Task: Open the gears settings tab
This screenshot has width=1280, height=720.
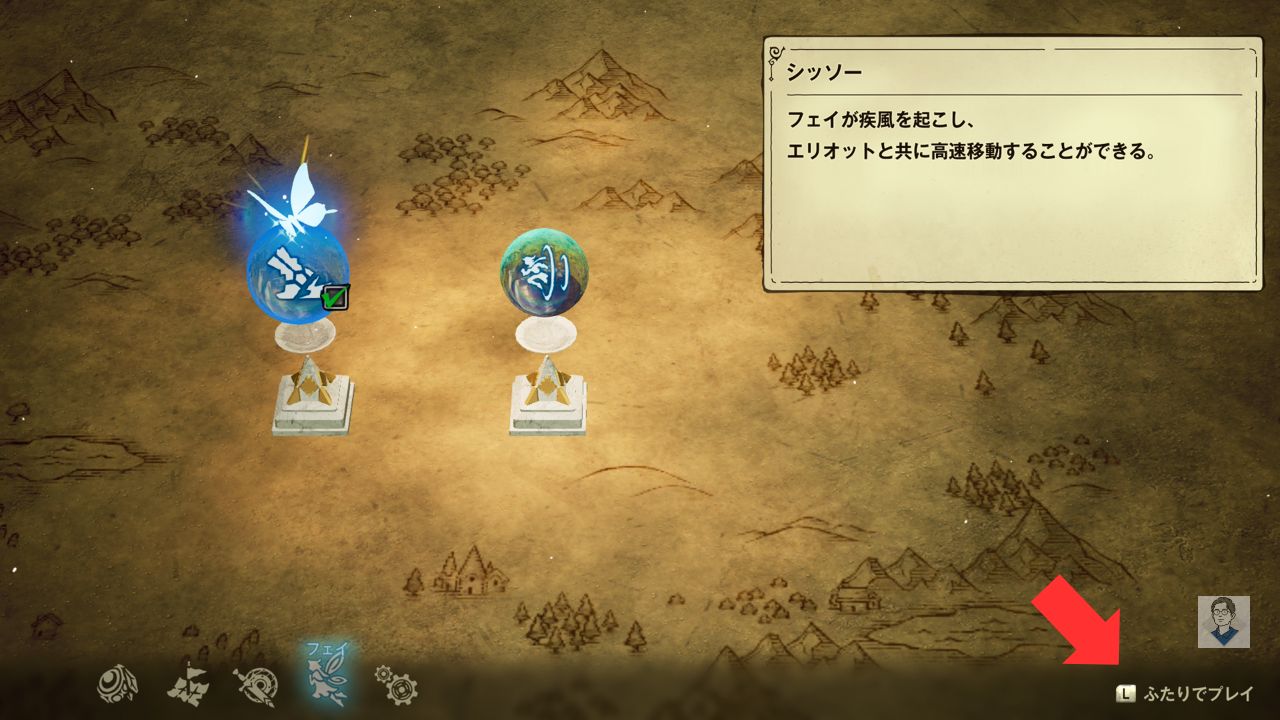Action: coord(396,685)
